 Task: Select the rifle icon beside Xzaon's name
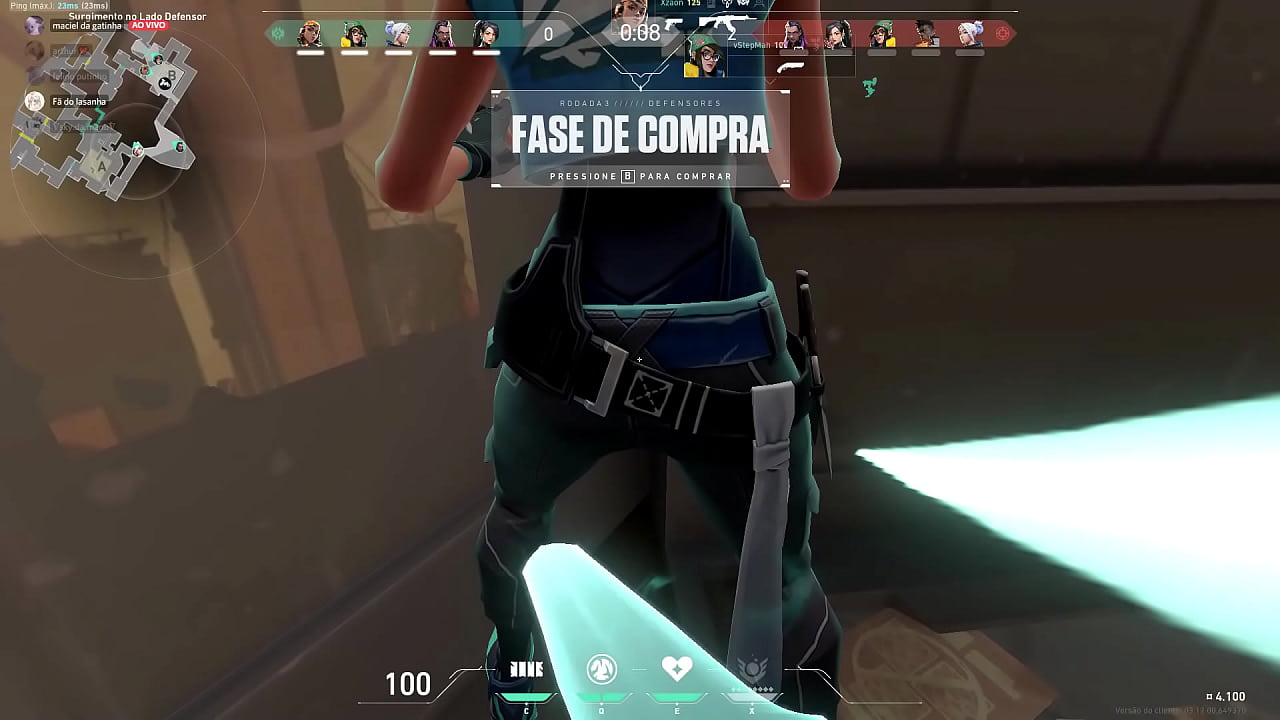pos(725,23)
